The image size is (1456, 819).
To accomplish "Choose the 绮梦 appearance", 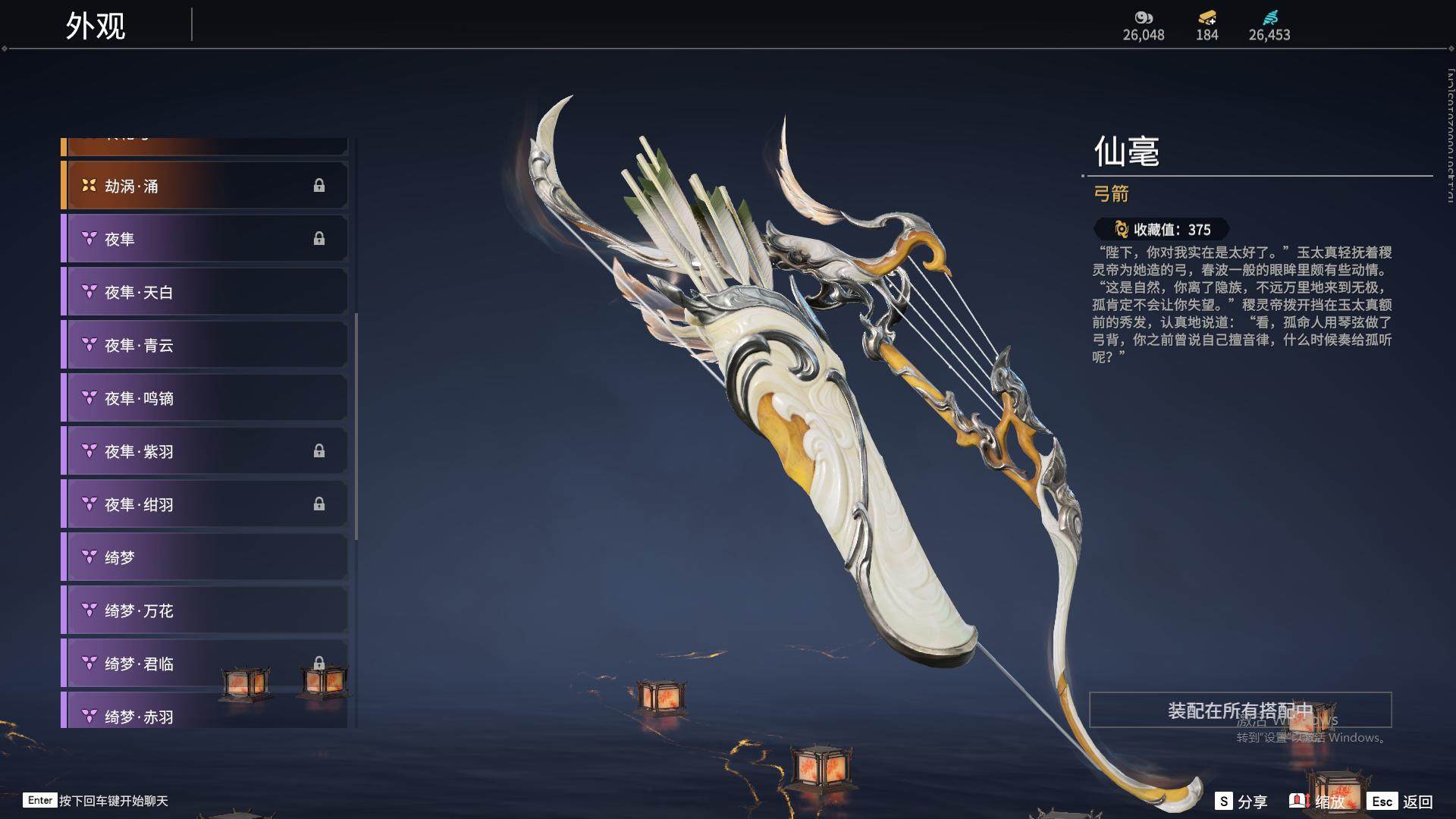I will click(205, 557).
